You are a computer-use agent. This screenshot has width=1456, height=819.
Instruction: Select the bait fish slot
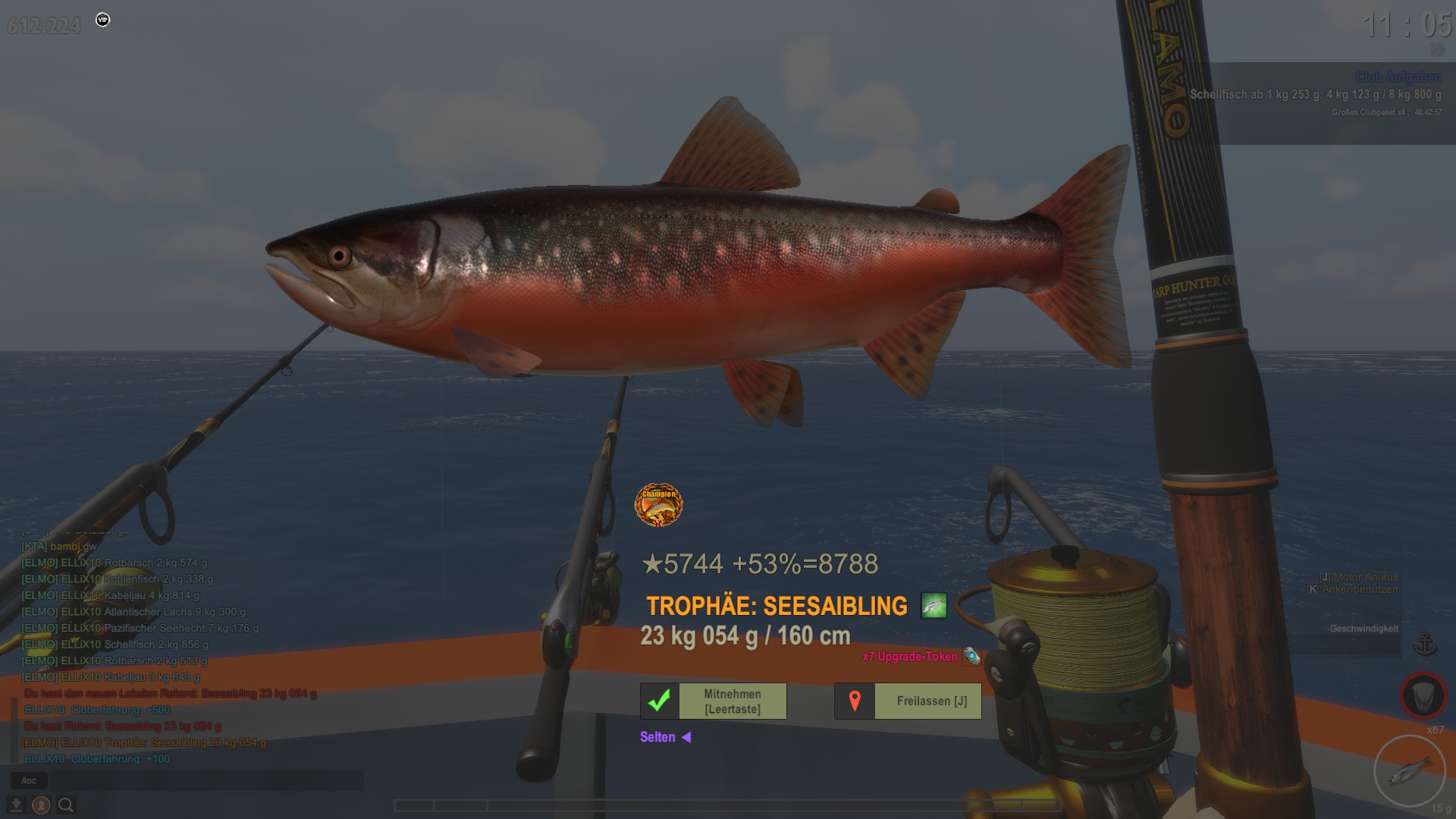[x=1410, y=771]
